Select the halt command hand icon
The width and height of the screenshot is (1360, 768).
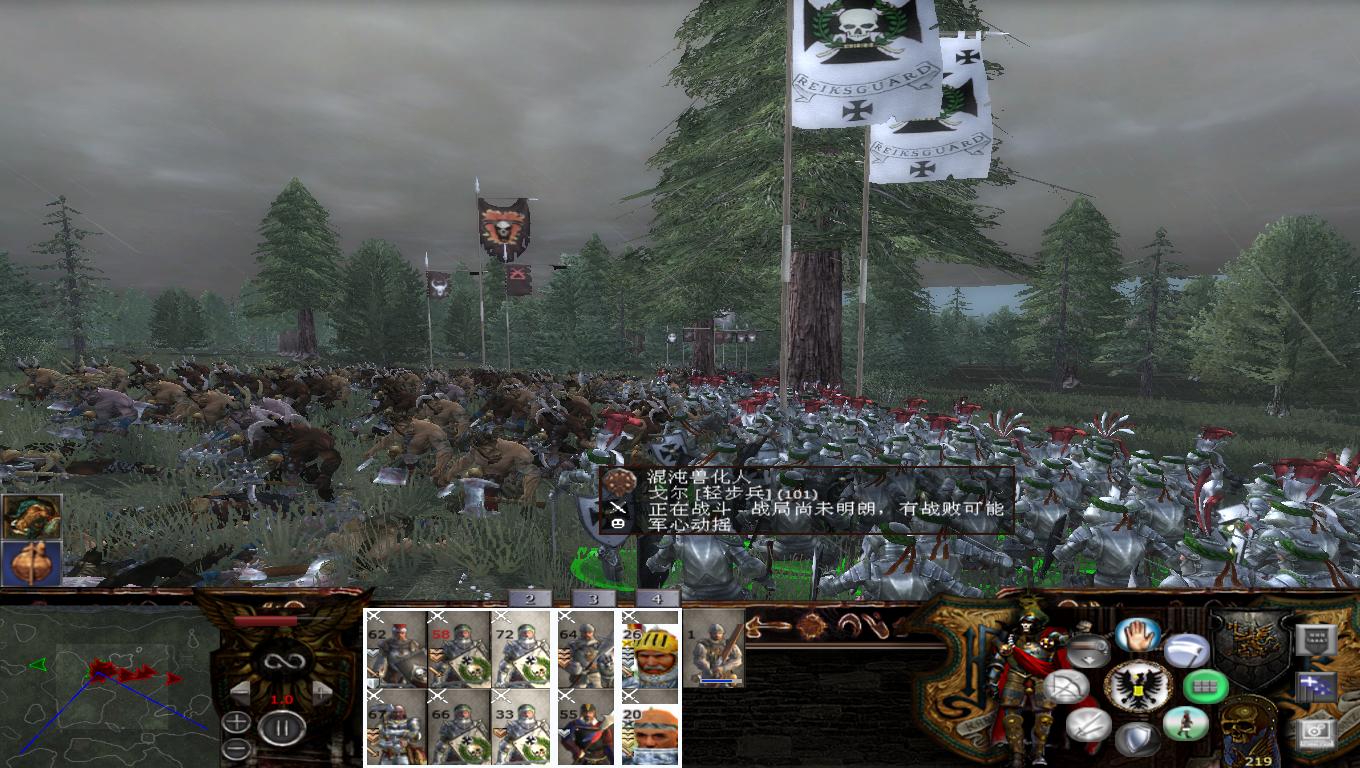1138,636
